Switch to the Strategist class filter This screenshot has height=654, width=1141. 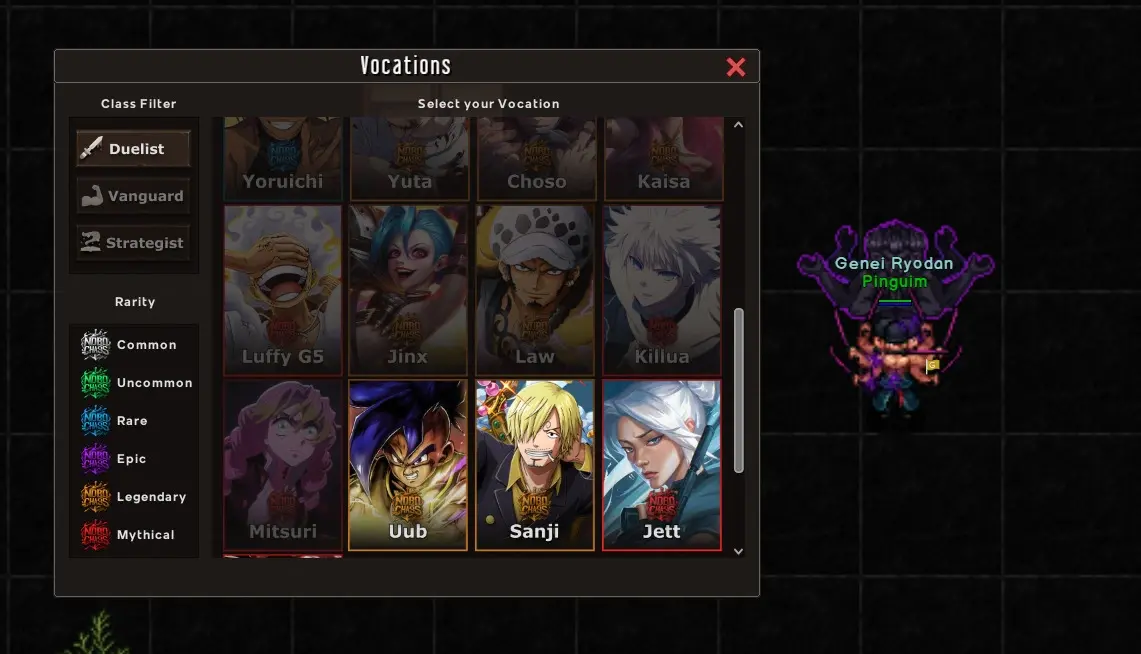(134, 243)
